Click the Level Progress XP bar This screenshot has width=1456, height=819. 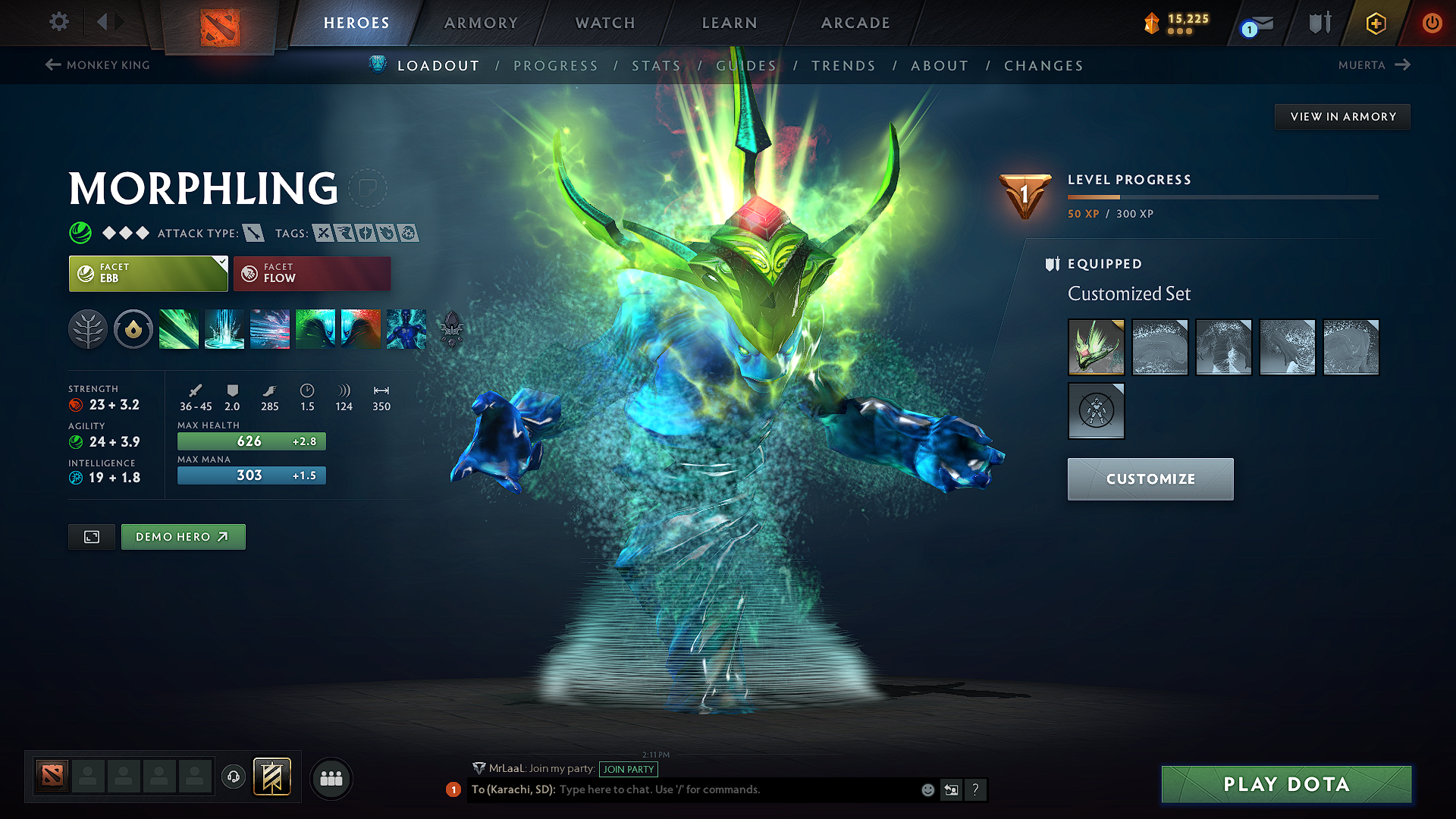pyautogui.click(x=1222, y=197)
